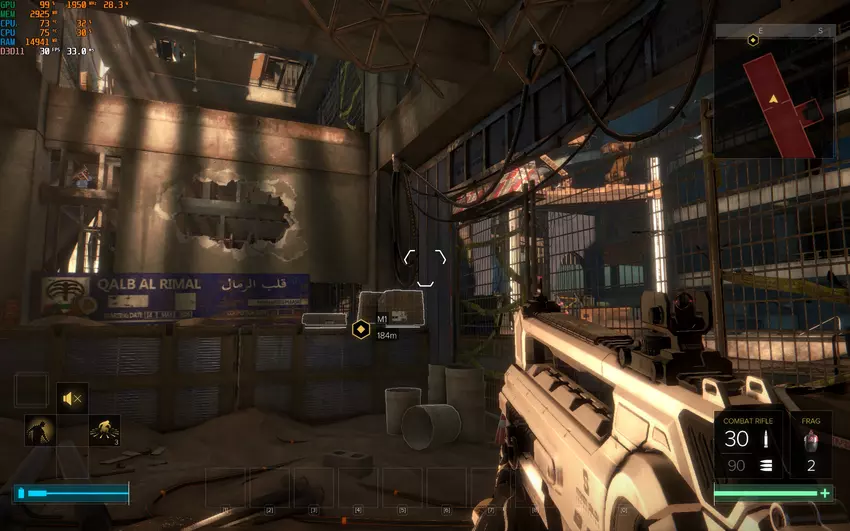Trigger the ground-slam augmentation icon
The width and height of the screenshot is (850, 531).
[x=104, y=431]
